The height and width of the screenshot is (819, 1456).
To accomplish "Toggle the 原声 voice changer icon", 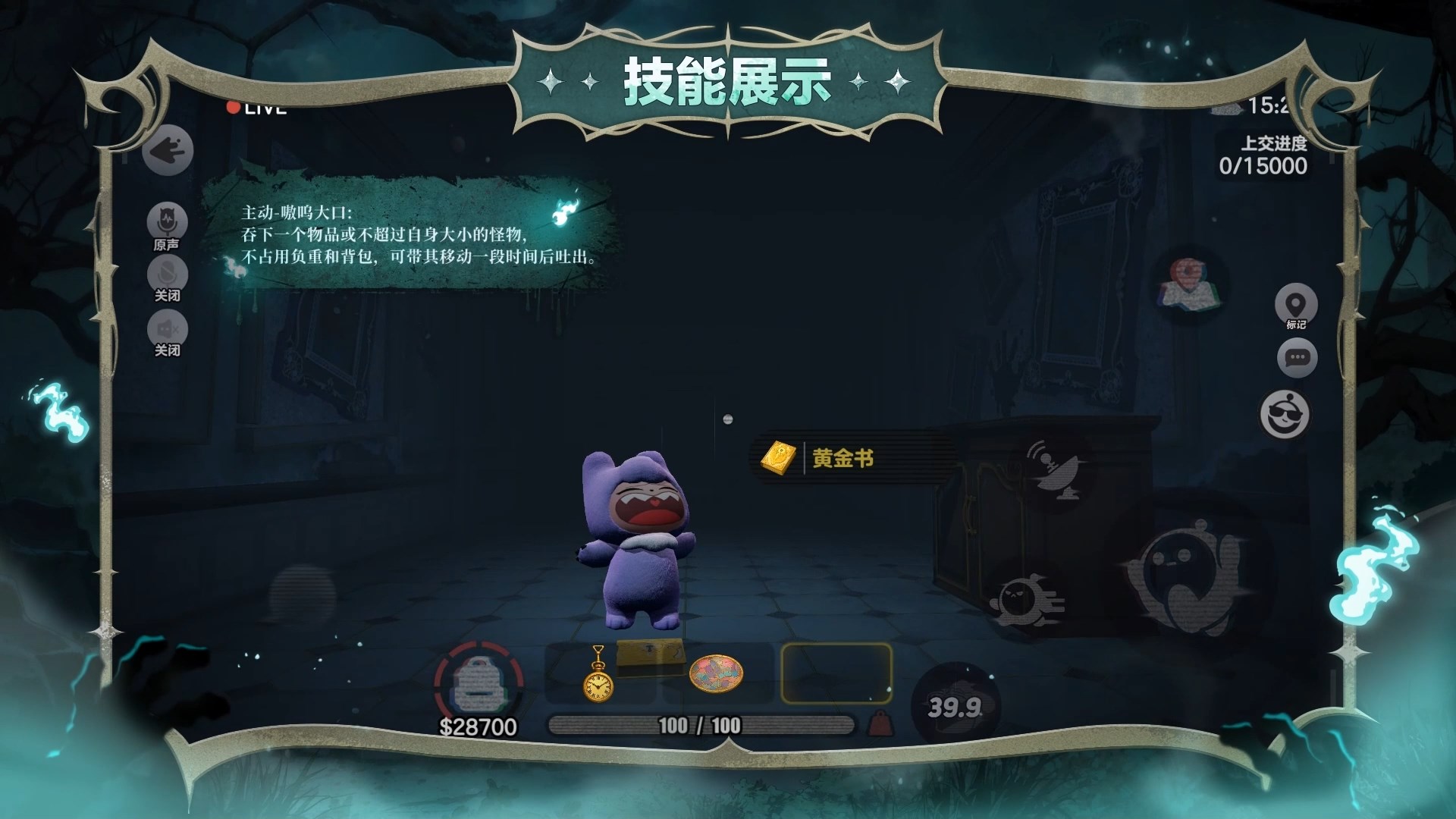I will 167,221.
